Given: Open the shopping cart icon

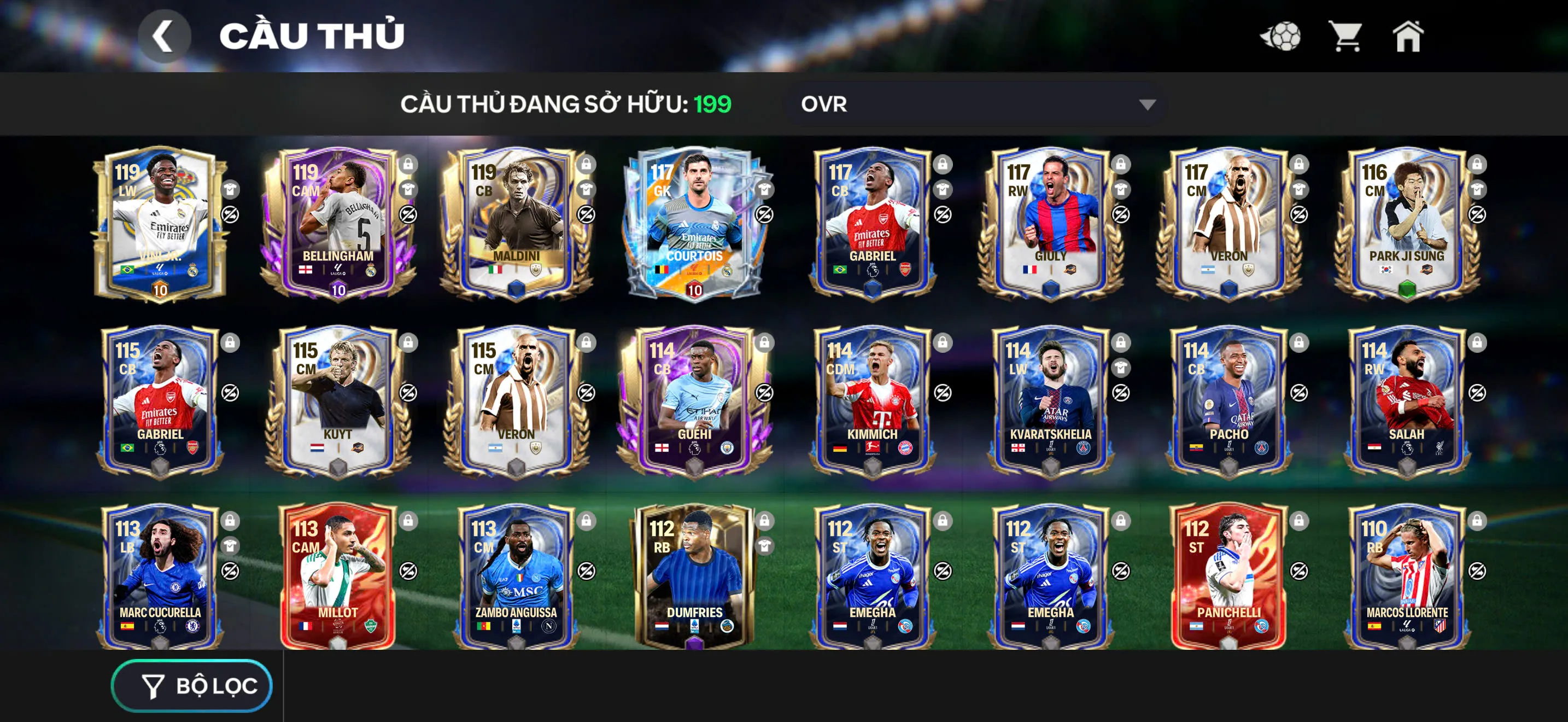Looking at the screenshot, I should tap(1345, 38).
